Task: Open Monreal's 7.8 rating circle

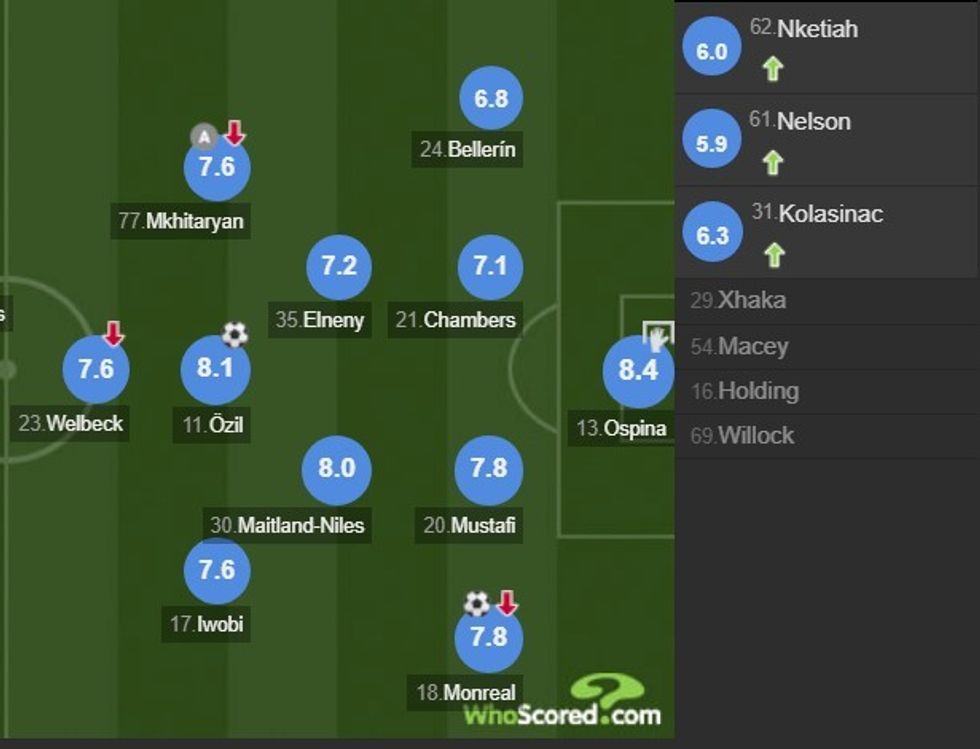Action: tap(488, 637)
